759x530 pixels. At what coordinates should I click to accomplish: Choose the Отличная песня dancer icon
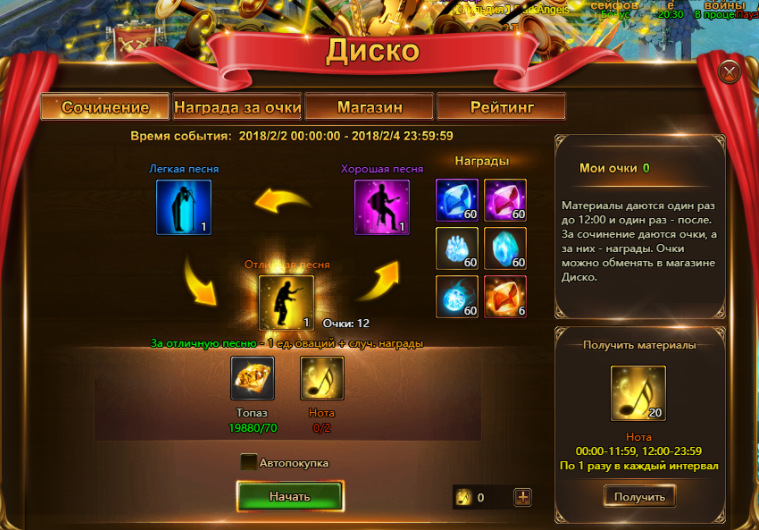(x=286, y=302)
